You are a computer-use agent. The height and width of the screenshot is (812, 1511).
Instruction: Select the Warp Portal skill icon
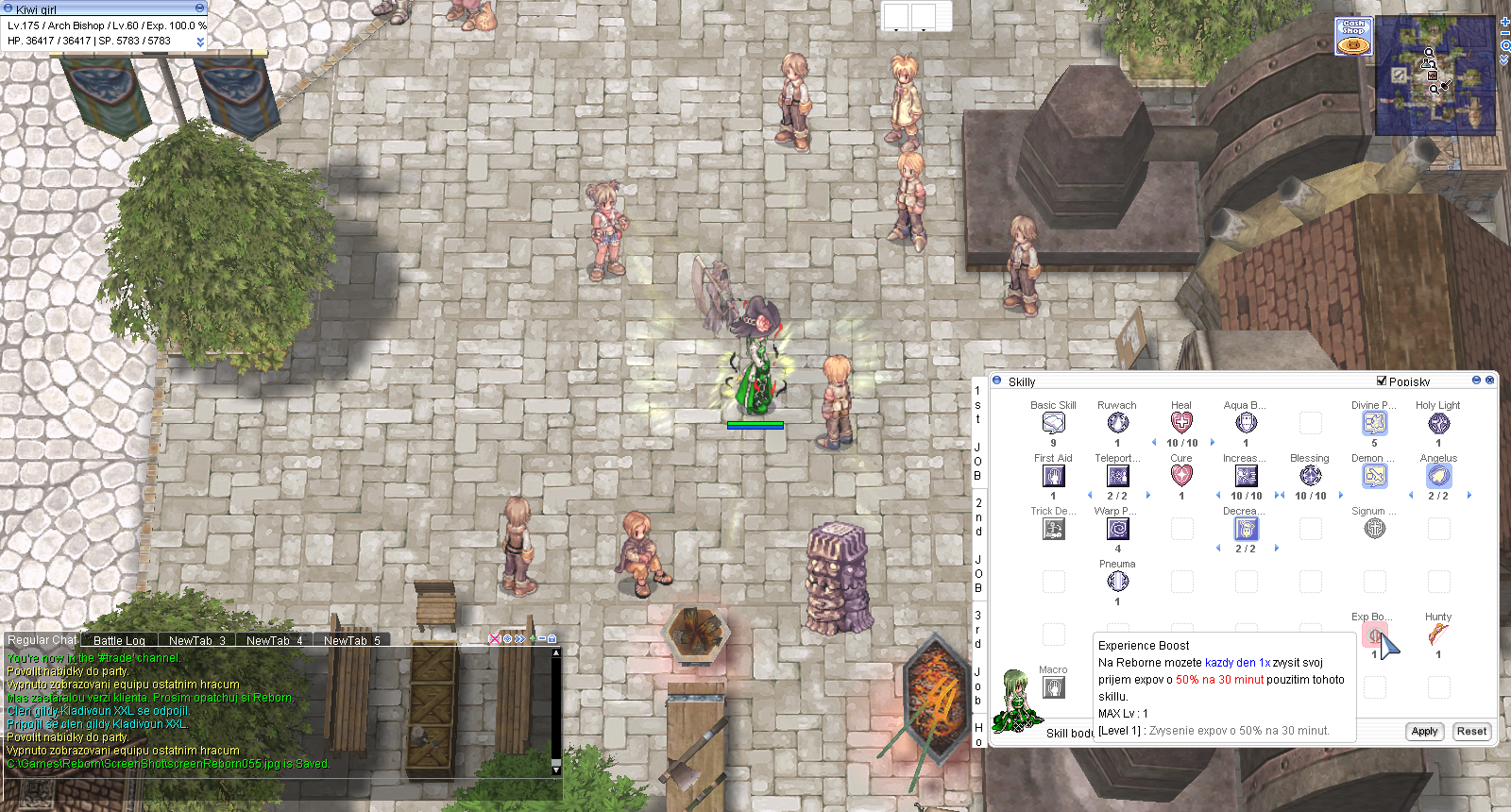(1117, 529)
